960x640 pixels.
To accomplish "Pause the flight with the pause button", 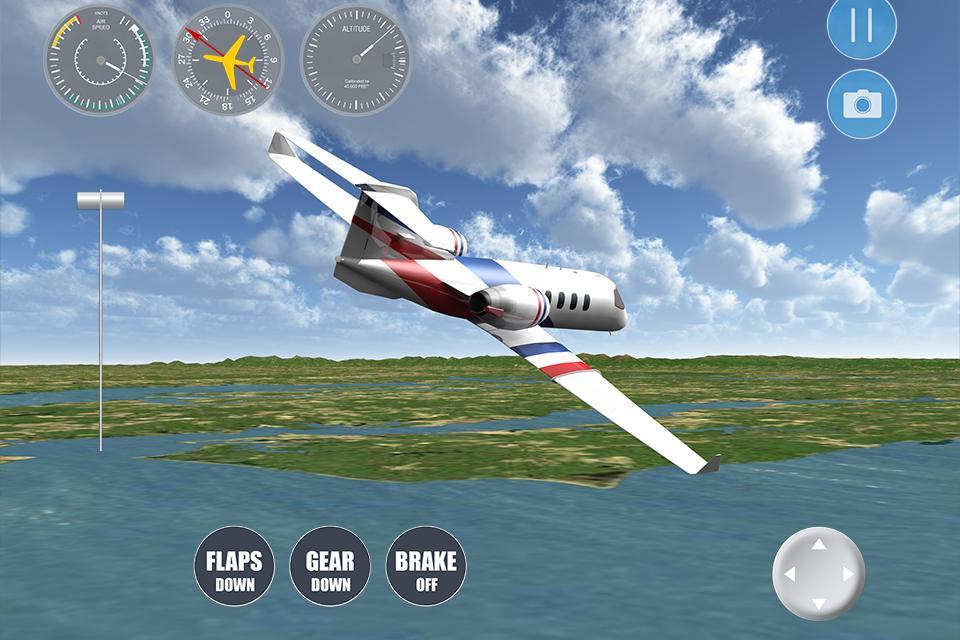I will click(x=861, y=25).
